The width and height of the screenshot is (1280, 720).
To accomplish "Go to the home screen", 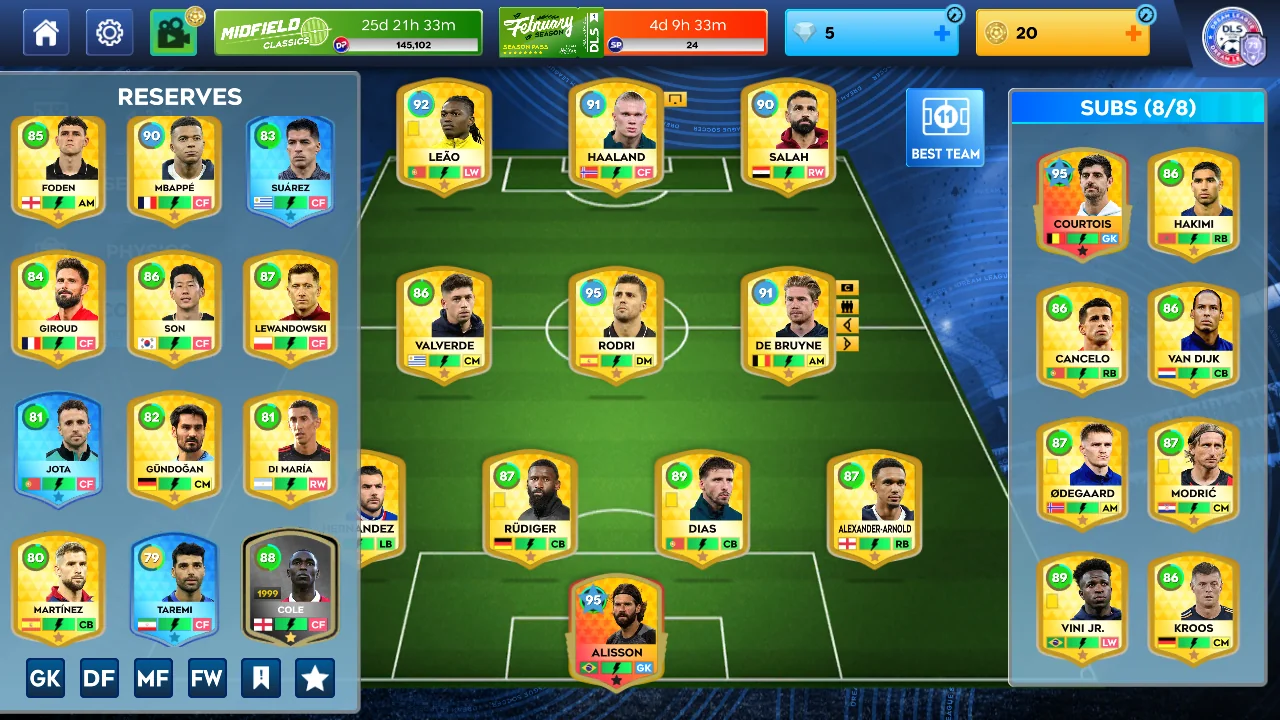I will 46,33.
